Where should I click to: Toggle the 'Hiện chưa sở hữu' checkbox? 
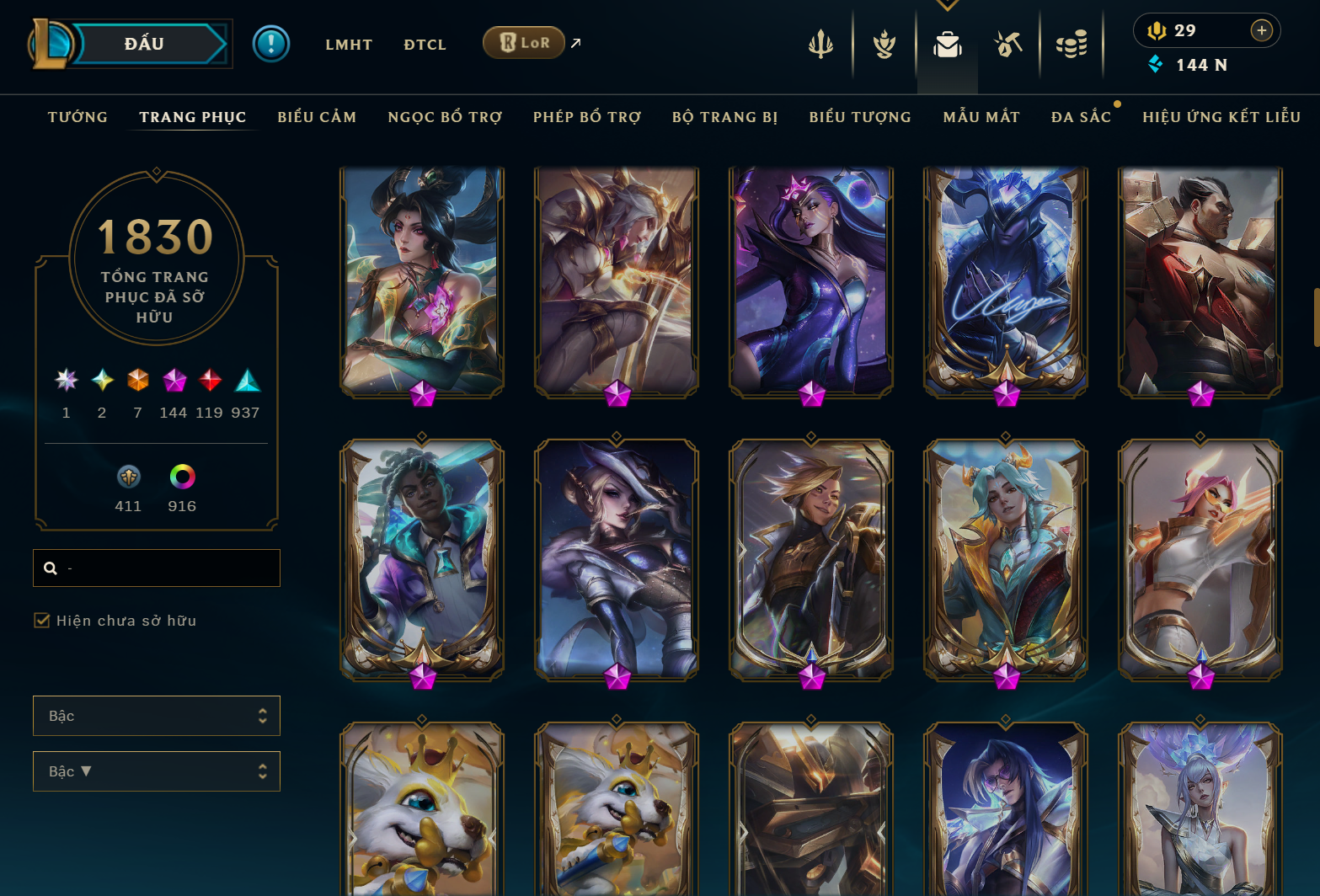point(40,620)
